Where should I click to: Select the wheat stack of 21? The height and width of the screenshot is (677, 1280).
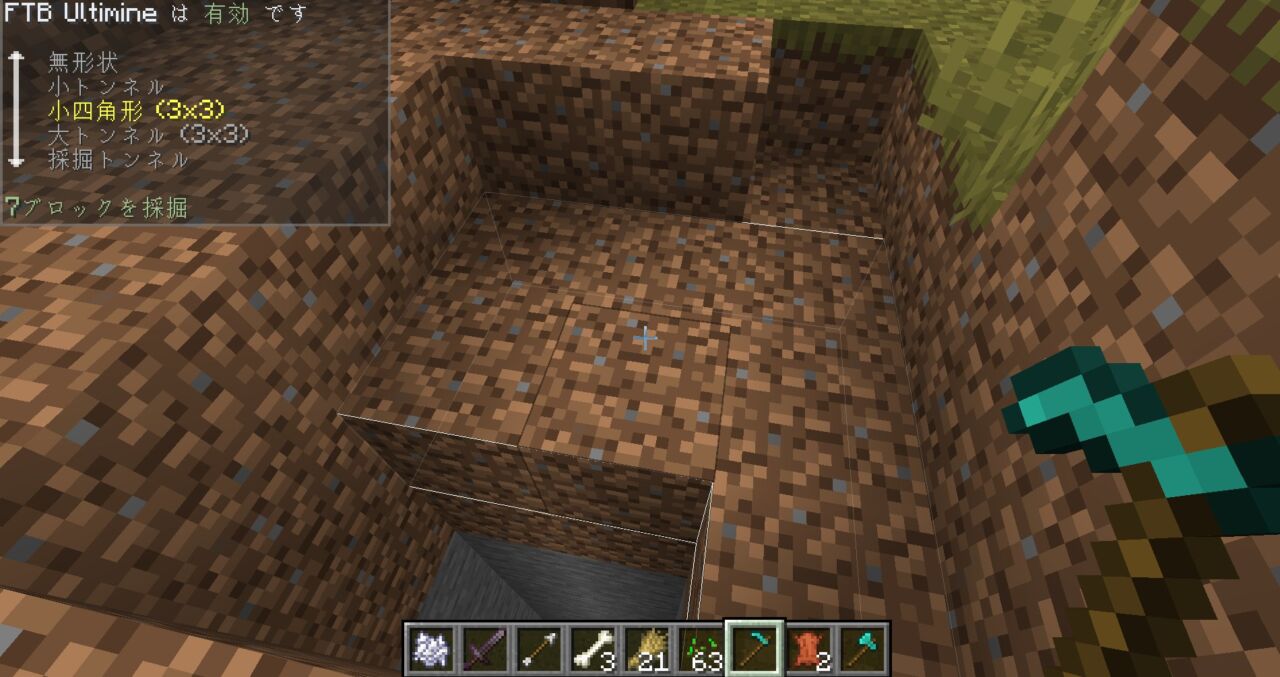648,648
